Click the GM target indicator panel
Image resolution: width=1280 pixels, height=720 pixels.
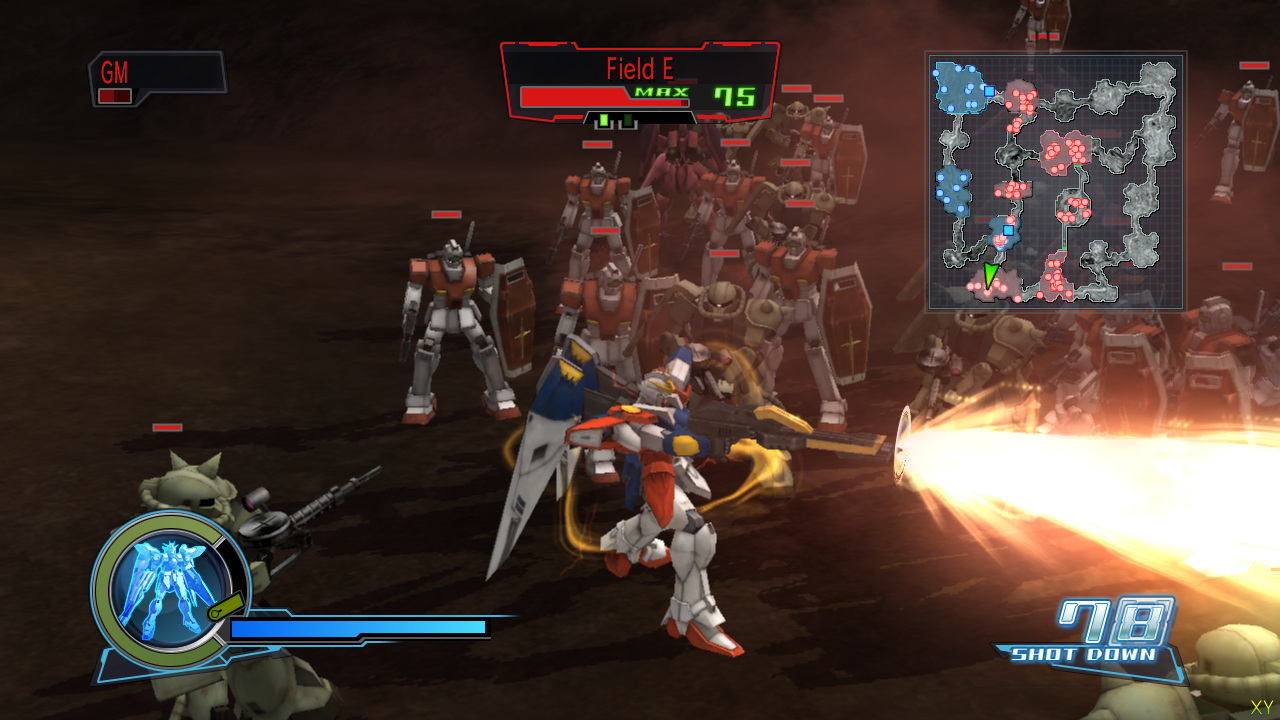click(156, 78)
